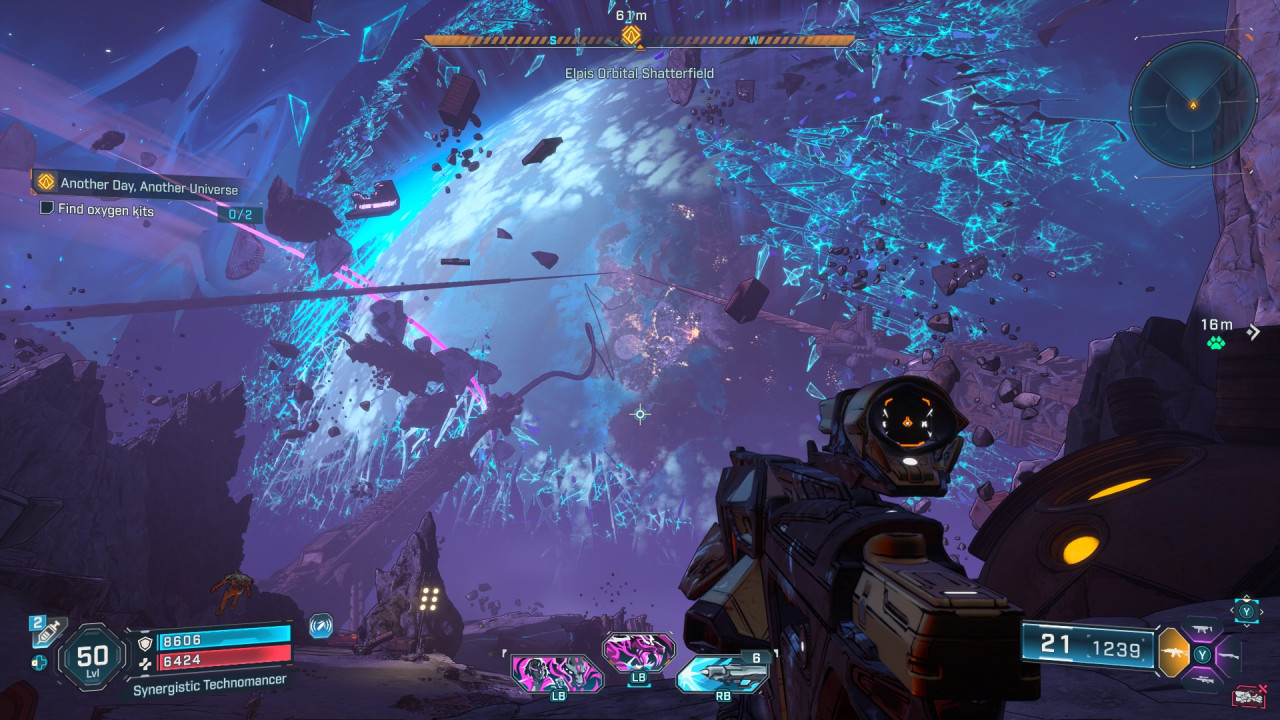Image resolution: width=1280 pixels, height=720 pixels.
Task: Select the shotgun slot on the weapon wheel
Action: tap(1228, 656)
